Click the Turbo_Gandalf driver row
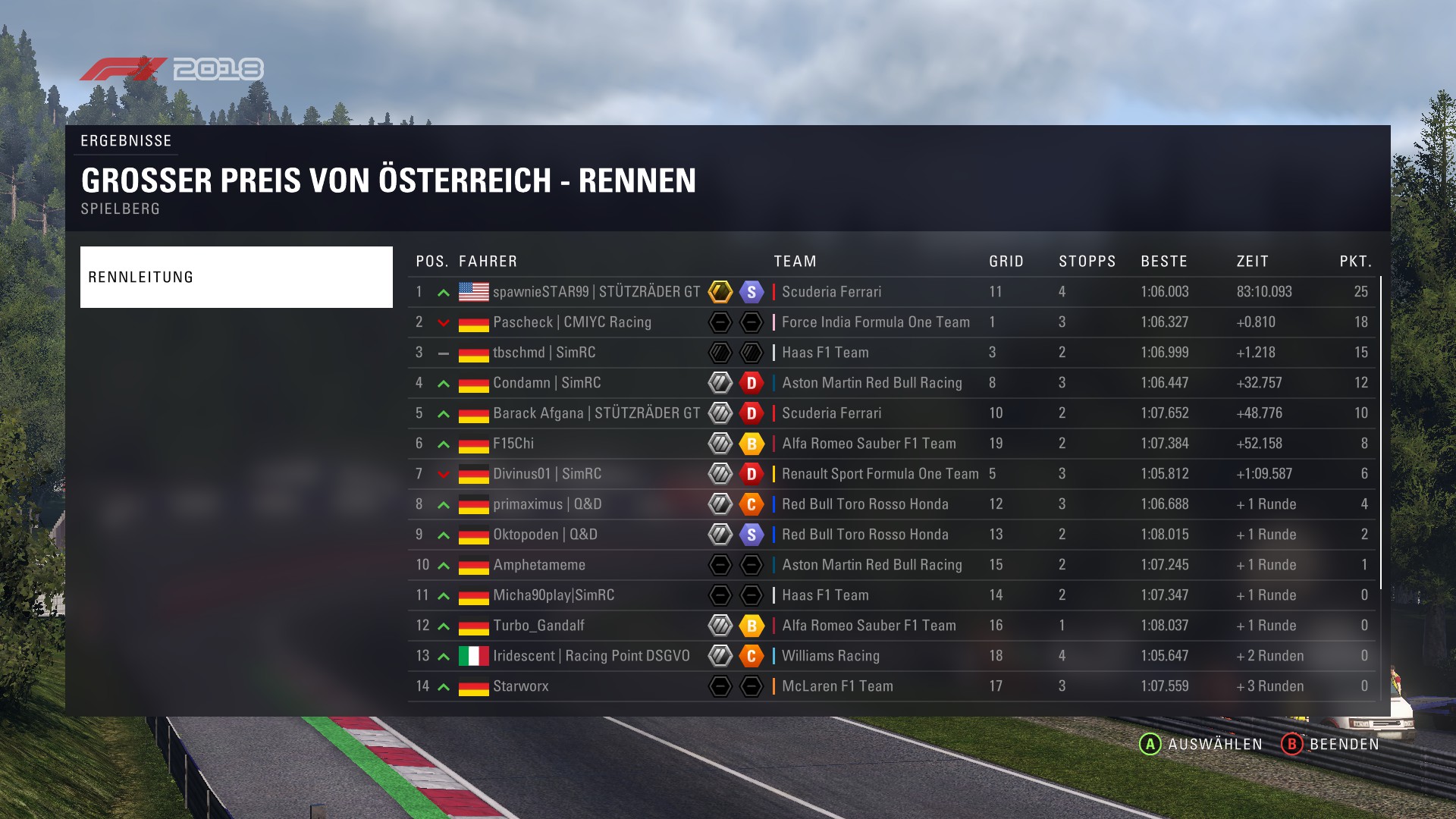The width and height of the screenshot is (1456, 819). [538, 626]
